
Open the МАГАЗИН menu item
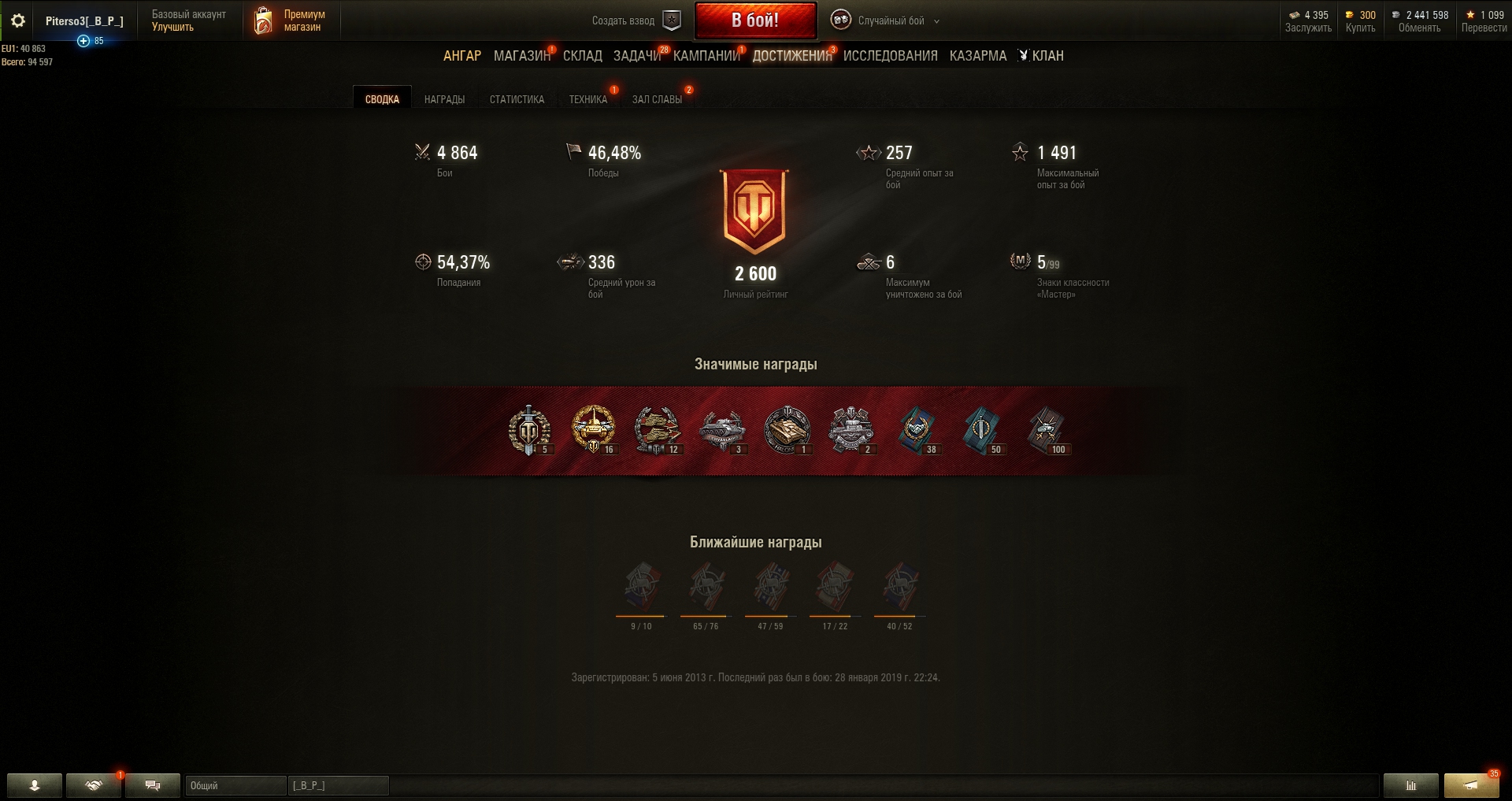pyautogui.click(x=521, y=56)
